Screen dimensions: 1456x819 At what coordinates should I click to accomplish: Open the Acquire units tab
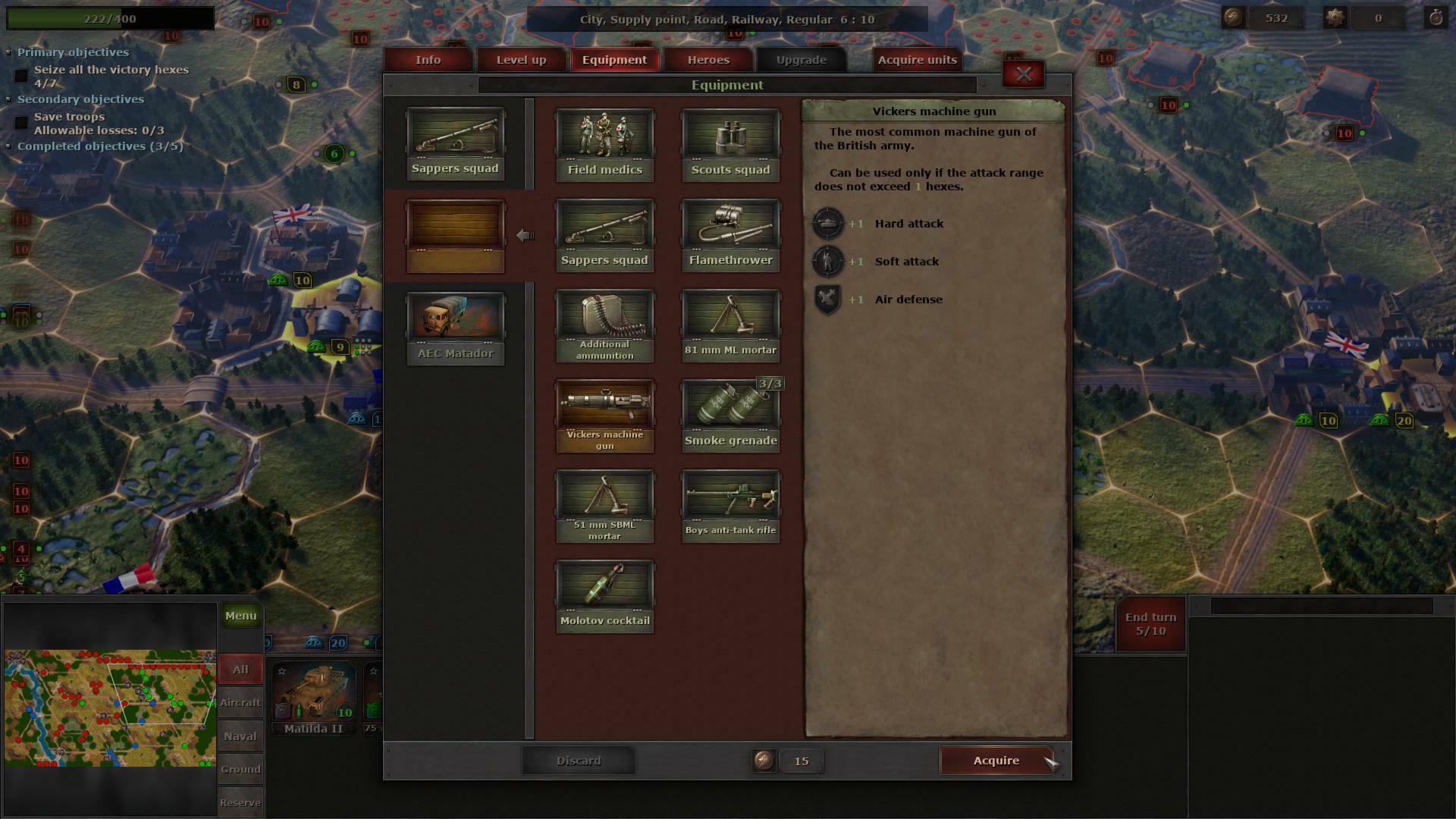[917, 59]
